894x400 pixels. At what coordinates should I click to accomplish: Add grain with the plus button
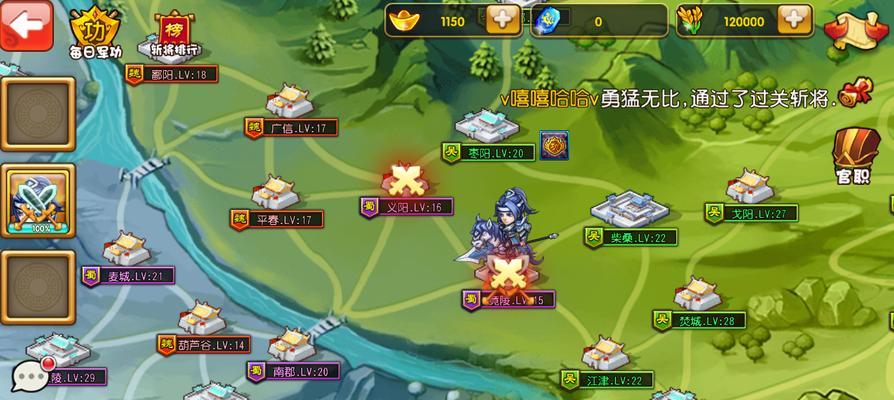tap(794, 20)
